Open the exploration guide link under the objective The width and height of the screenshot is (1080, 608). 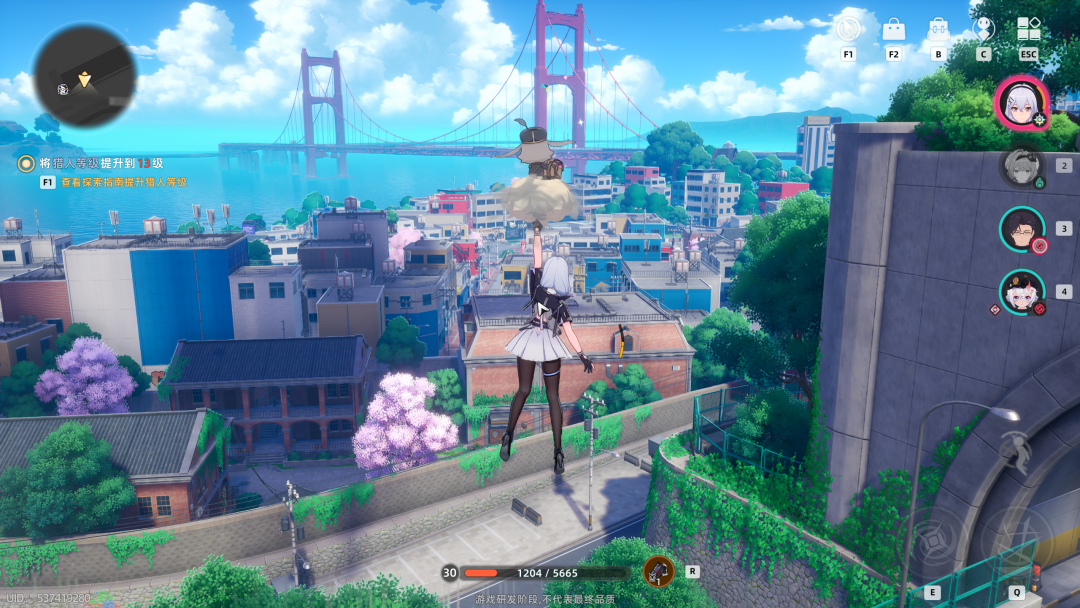coord(122,183)
